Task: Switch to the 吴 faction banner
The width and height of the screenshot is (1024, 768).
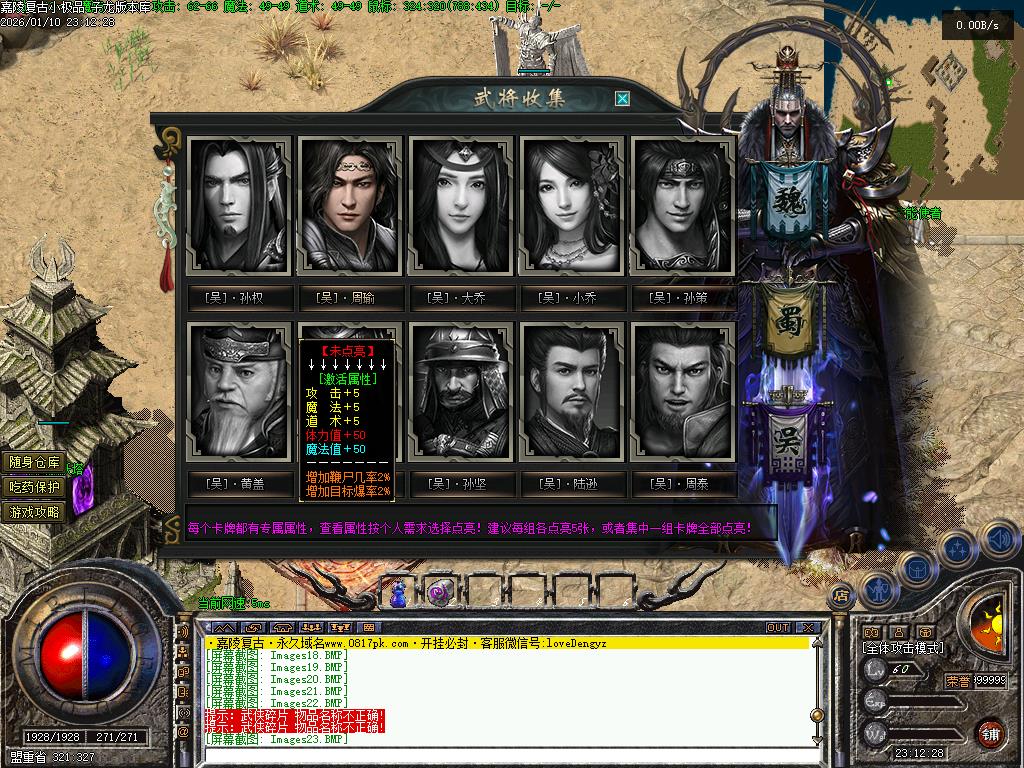Action: [x=787, y=440]
